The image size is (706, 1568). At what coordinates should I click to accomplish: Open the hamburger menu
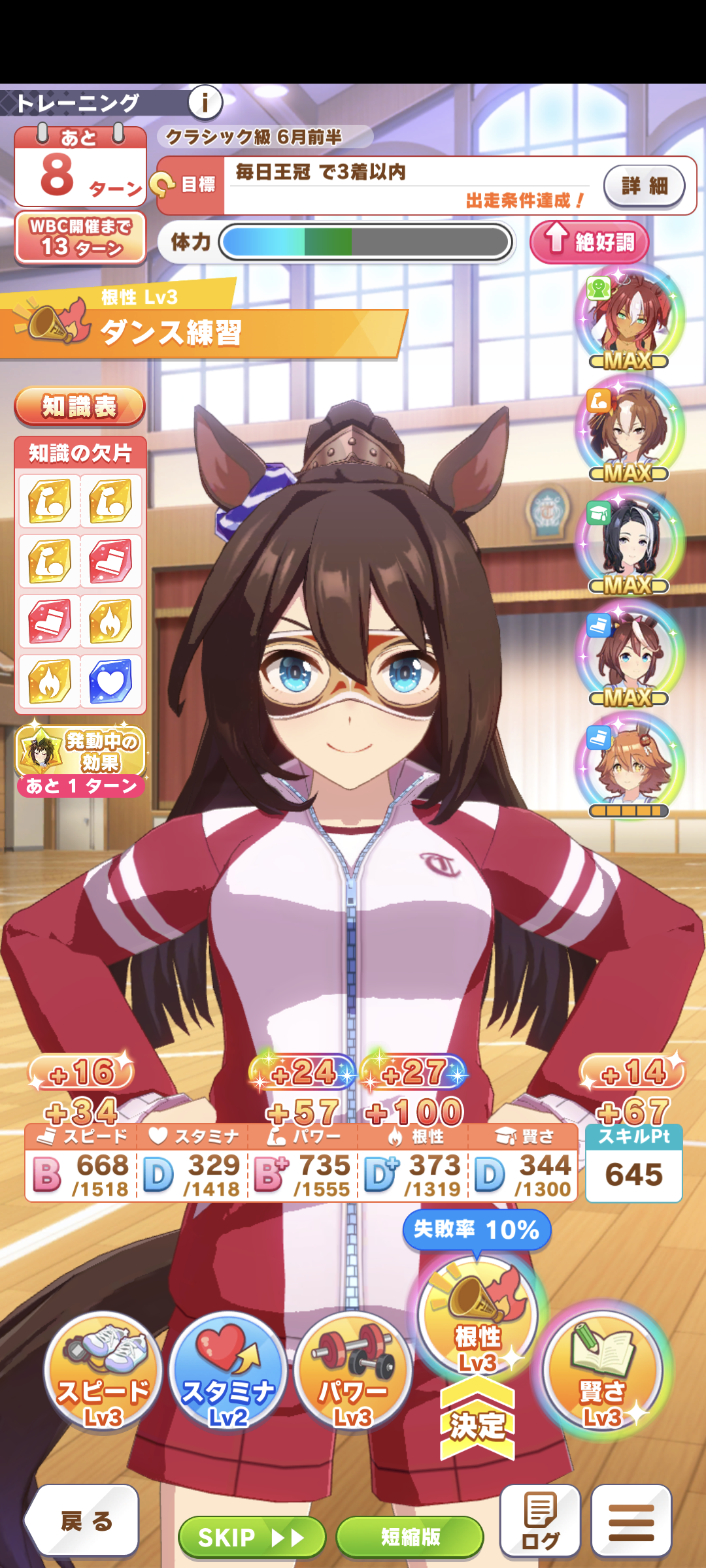(631, 1520)
